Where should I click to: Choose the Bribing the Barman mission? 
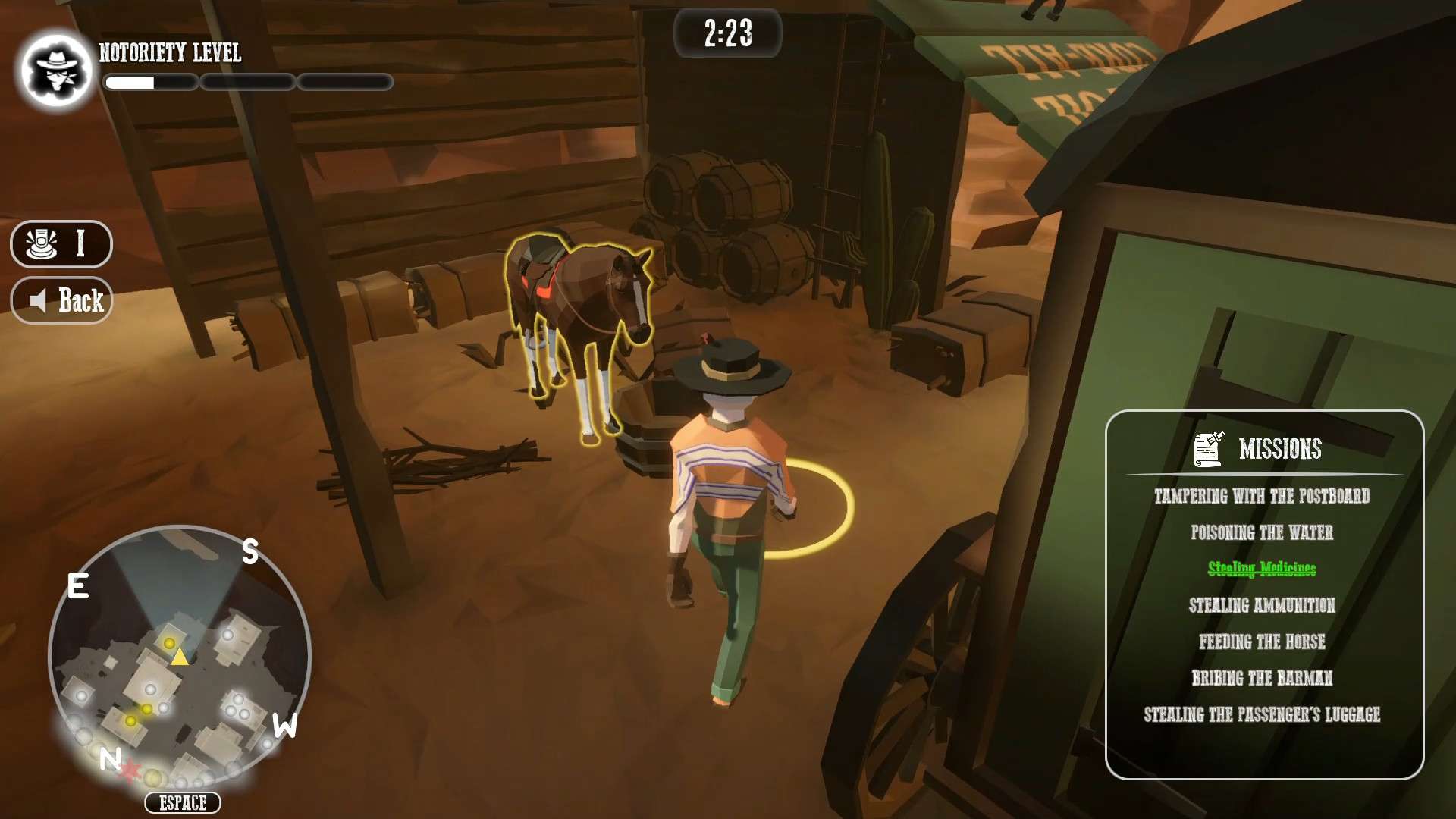pos(1262,678)
